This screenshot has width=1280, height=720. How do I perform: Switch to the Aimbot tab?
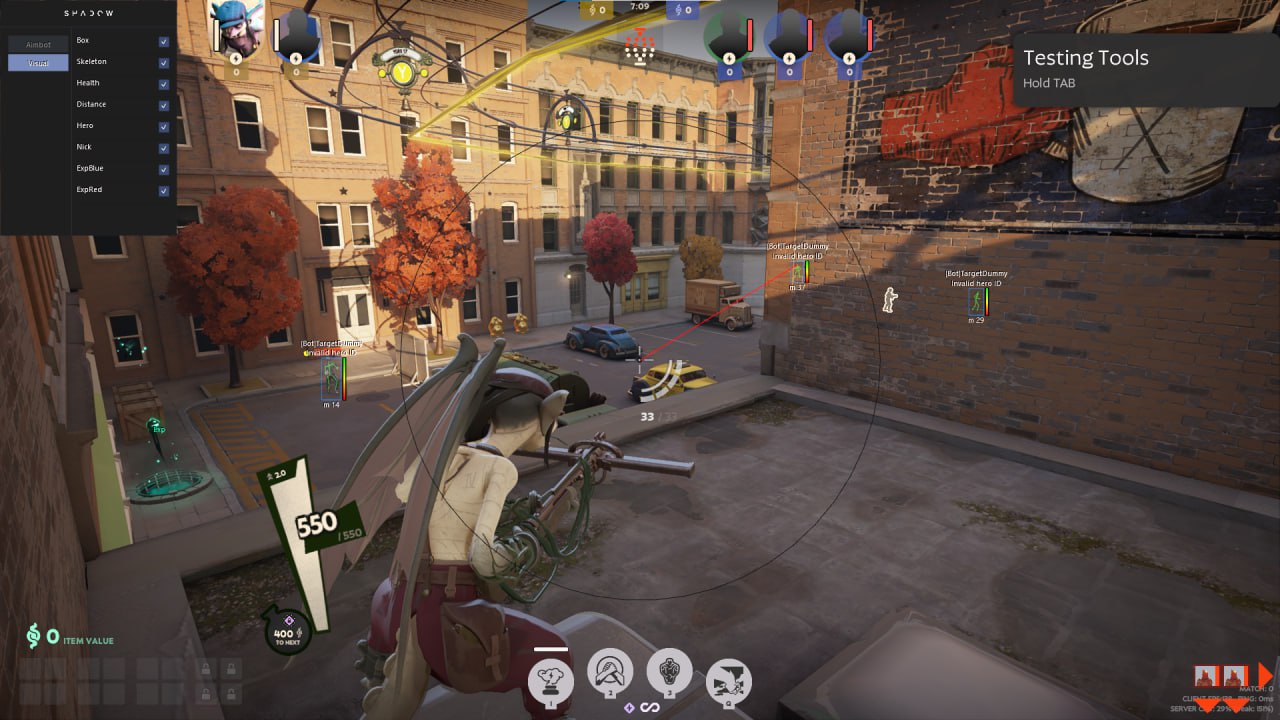pyautogui.click(x=38, y=45)
